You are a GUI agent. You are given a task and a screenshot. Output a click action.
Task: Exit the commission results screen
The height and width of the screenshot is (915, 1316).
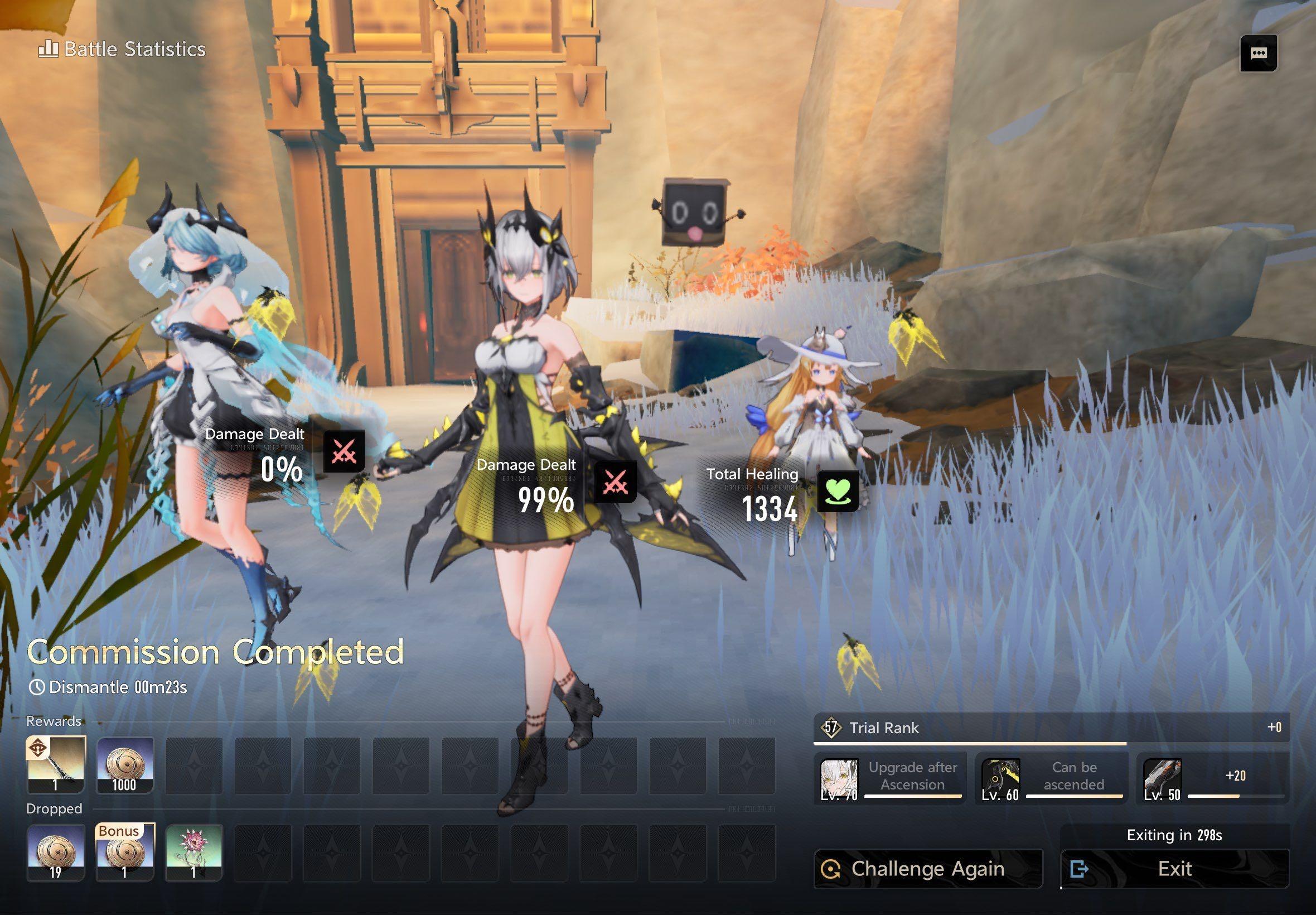[1174, 869]
